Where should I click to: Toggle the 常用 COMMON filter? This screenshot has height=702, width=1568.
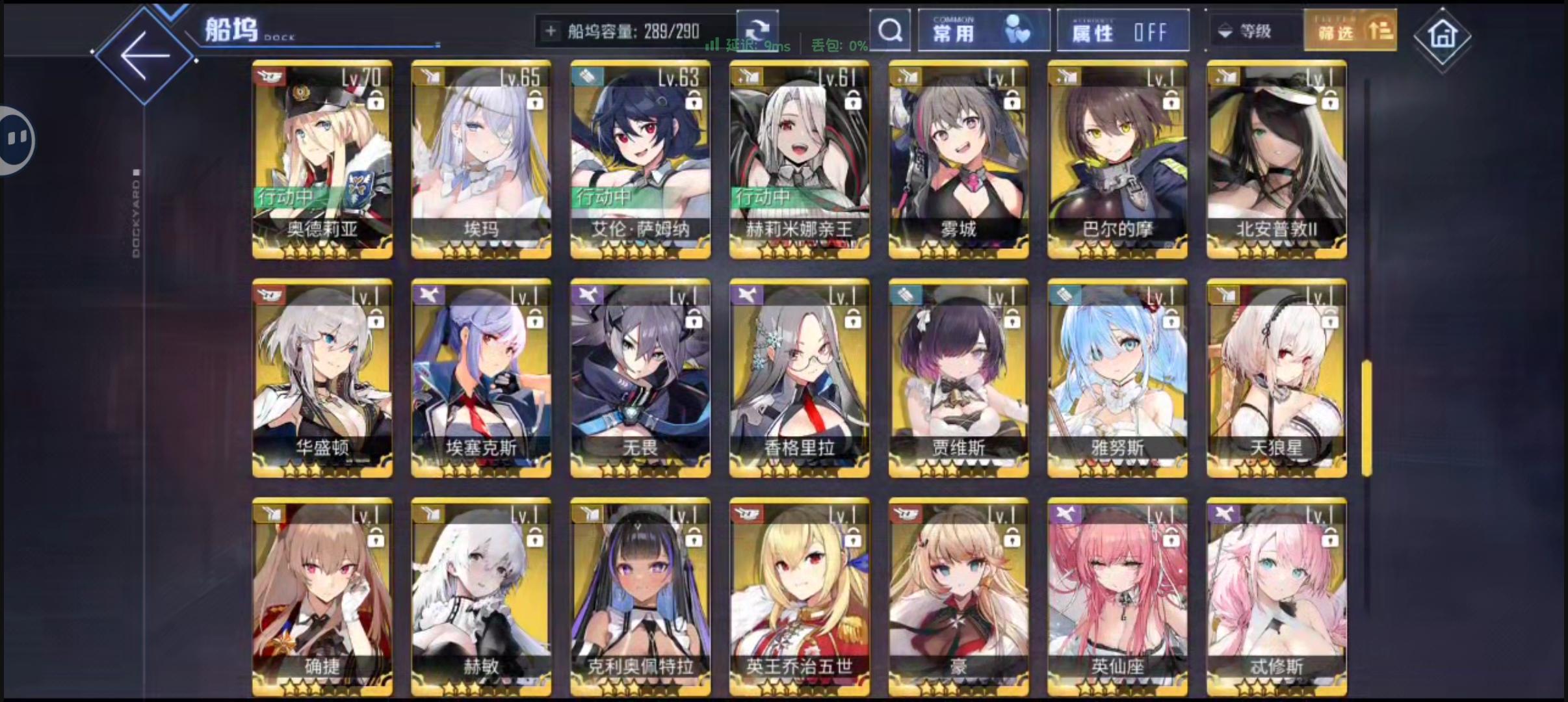click(x=983, y=29)
